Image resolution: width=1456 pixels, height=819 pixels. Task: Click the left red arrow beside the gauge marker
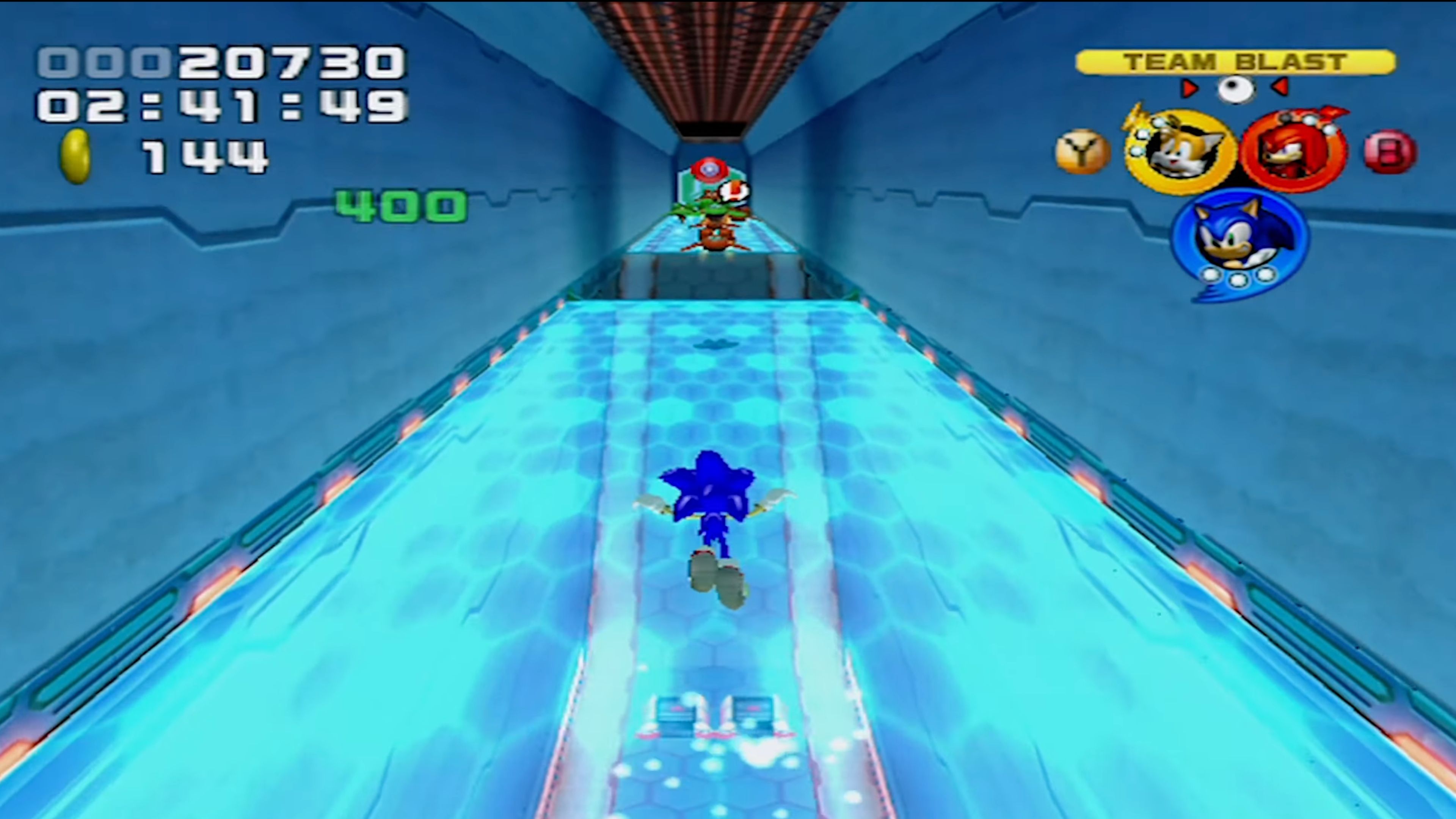[1190, 88]
